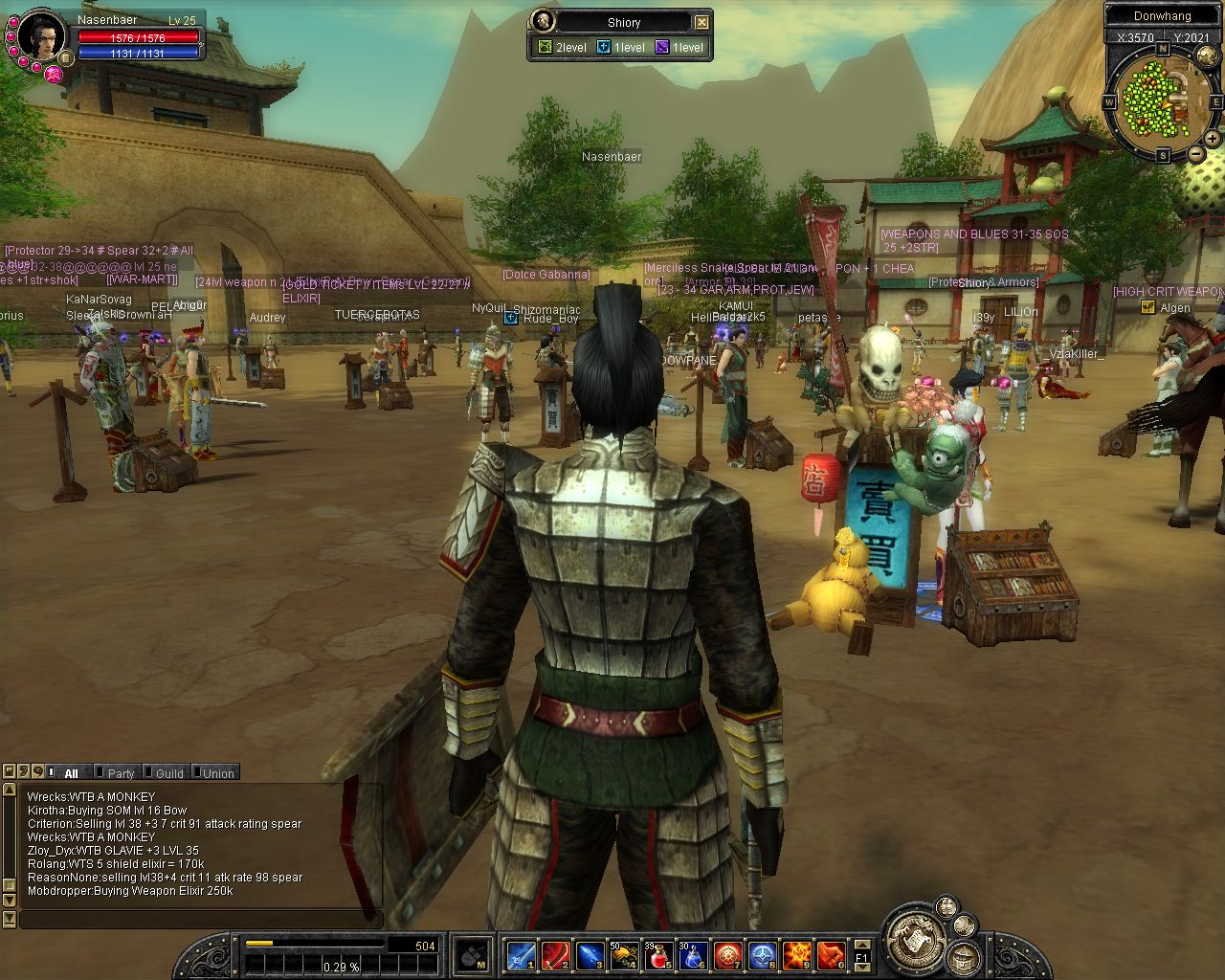Use the red health potion in slot 5
This screenshot has width=1225, height=980.
tap(659, 955)
